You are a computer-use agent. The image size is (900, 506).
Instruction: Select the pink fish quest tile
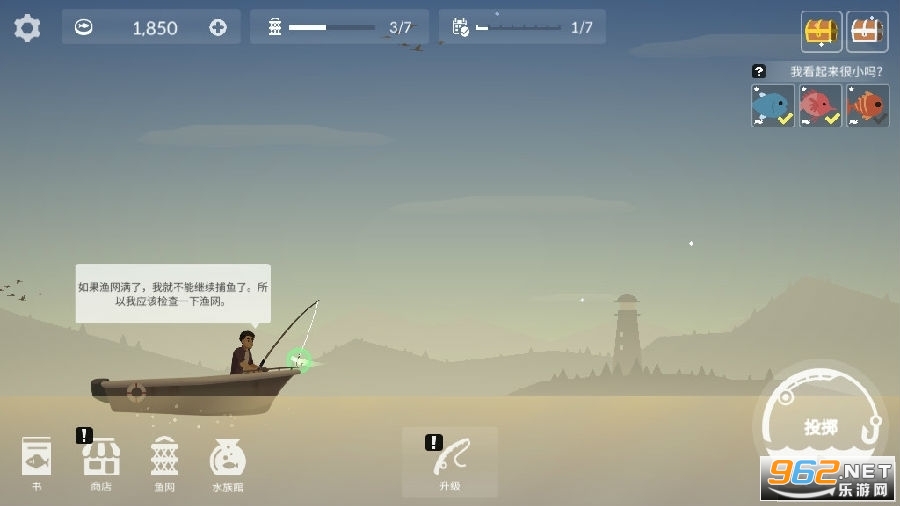pos(820,105)
